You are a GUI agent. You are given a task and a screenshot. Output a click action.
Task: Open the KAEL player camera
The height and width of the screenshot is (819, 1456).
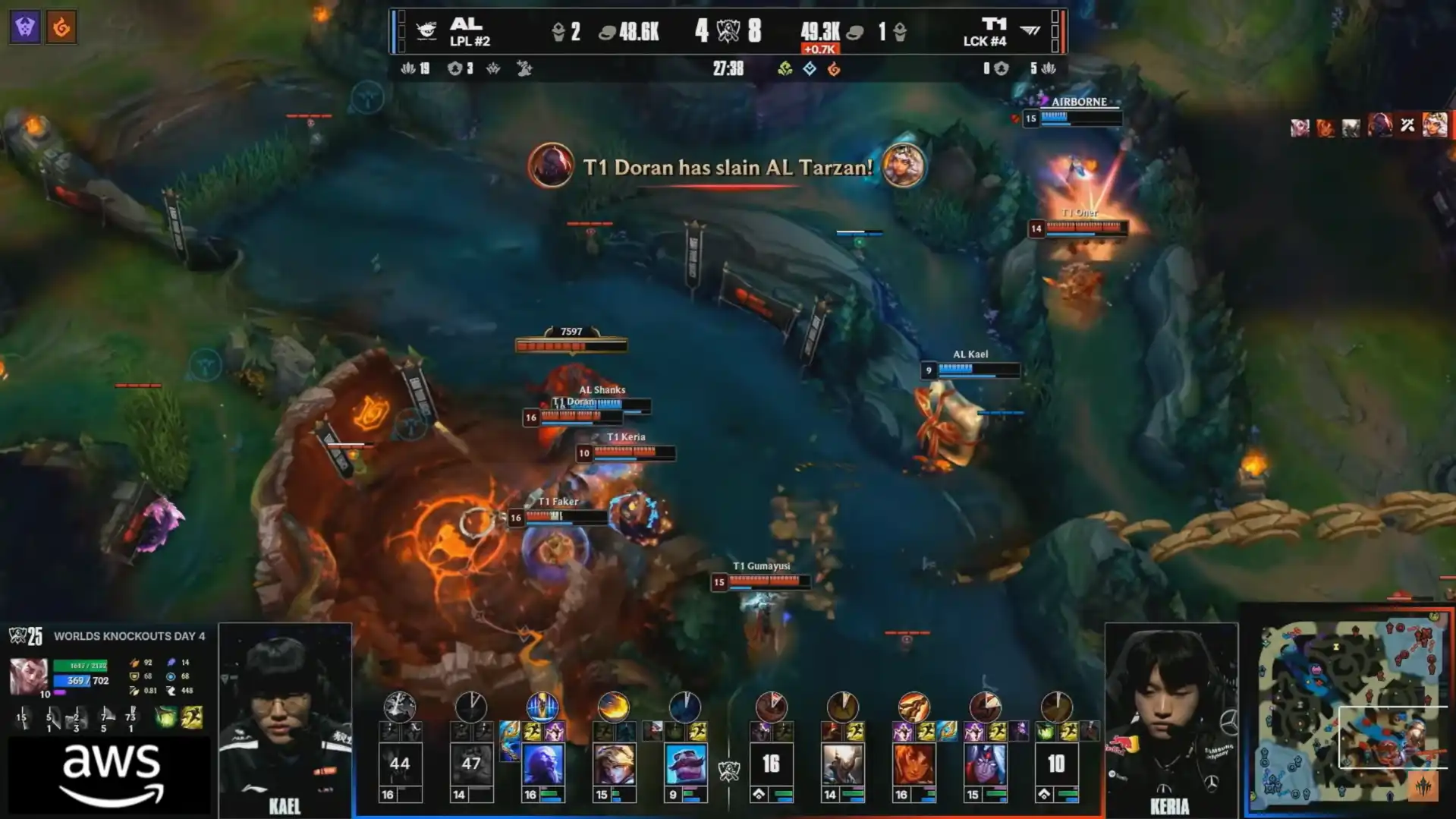pyautogui.click(x=285, y=717)
